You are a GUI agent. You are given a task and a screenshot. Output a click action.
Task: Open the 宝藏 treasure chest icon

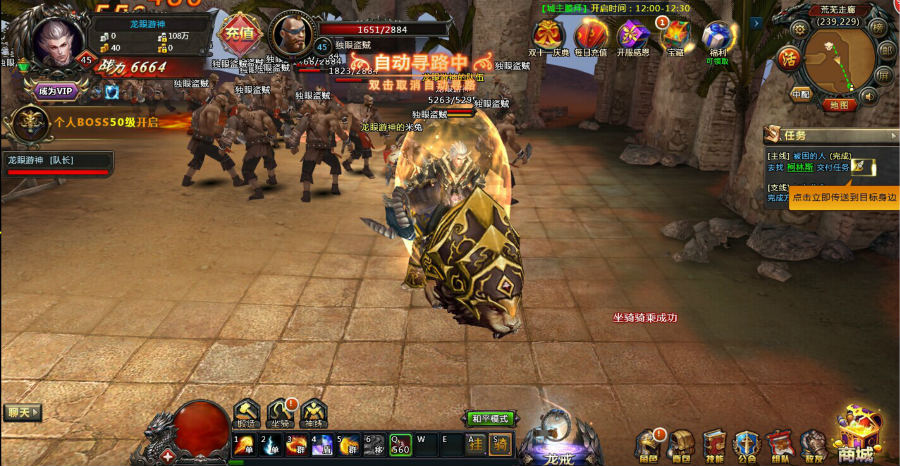(x=675, y=36)
